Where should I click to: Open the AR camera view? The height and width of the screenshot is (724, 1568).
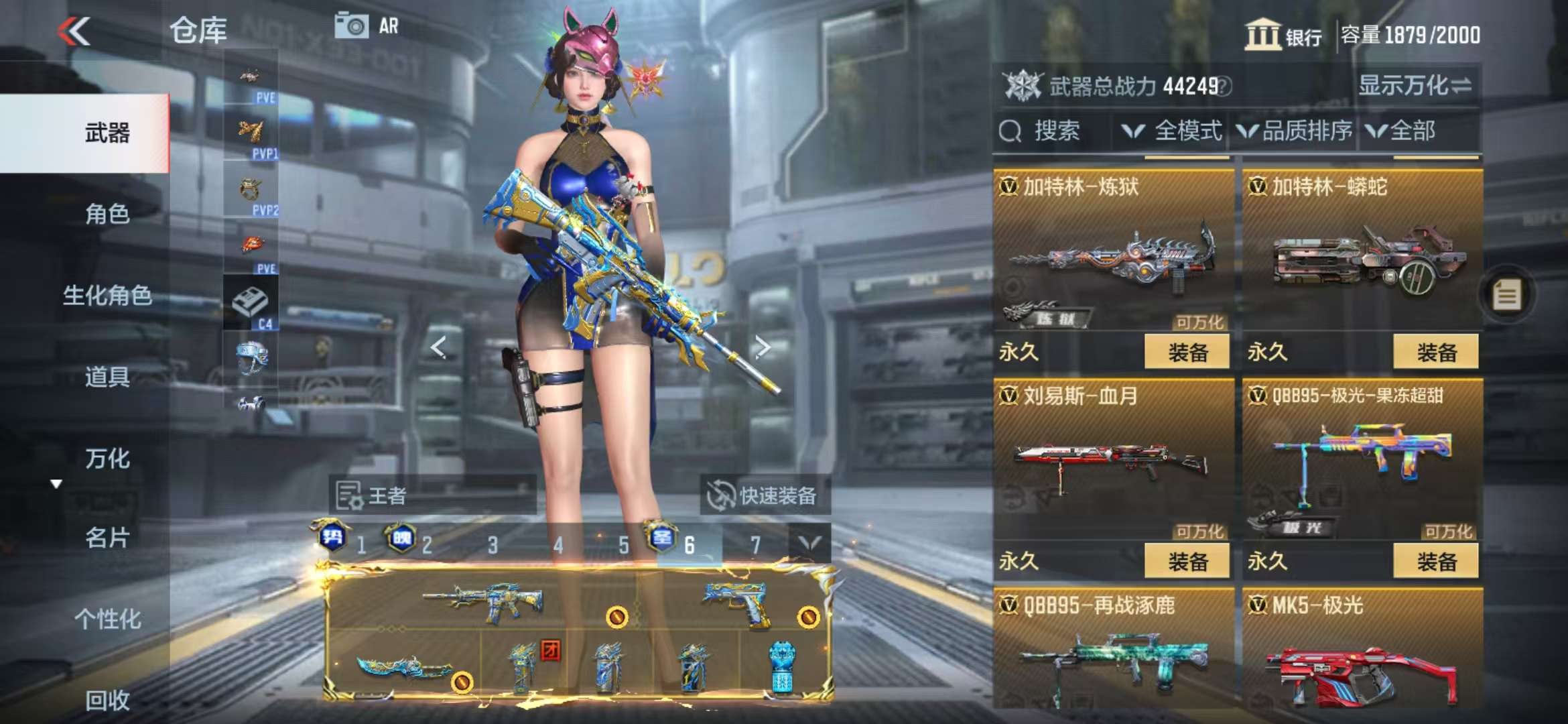coord(366,27)
